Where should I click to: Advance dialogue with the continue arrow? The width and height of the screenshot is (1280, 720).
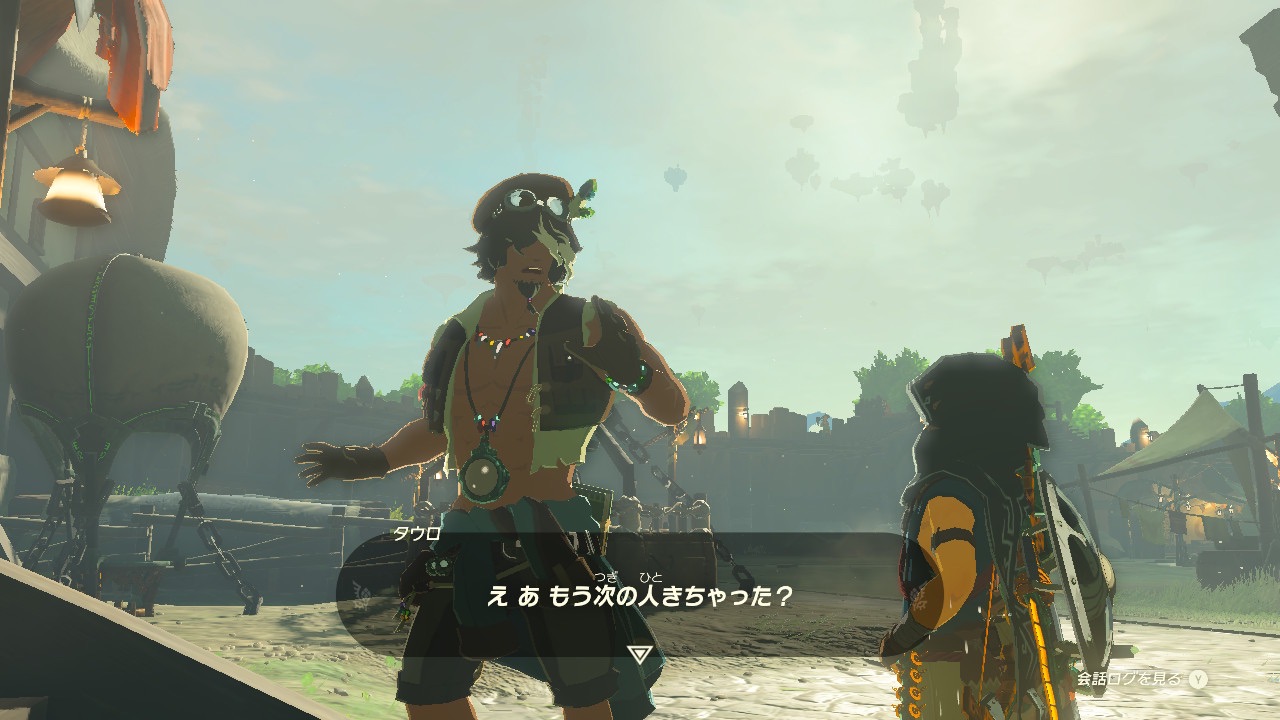(x=640, y=654)
